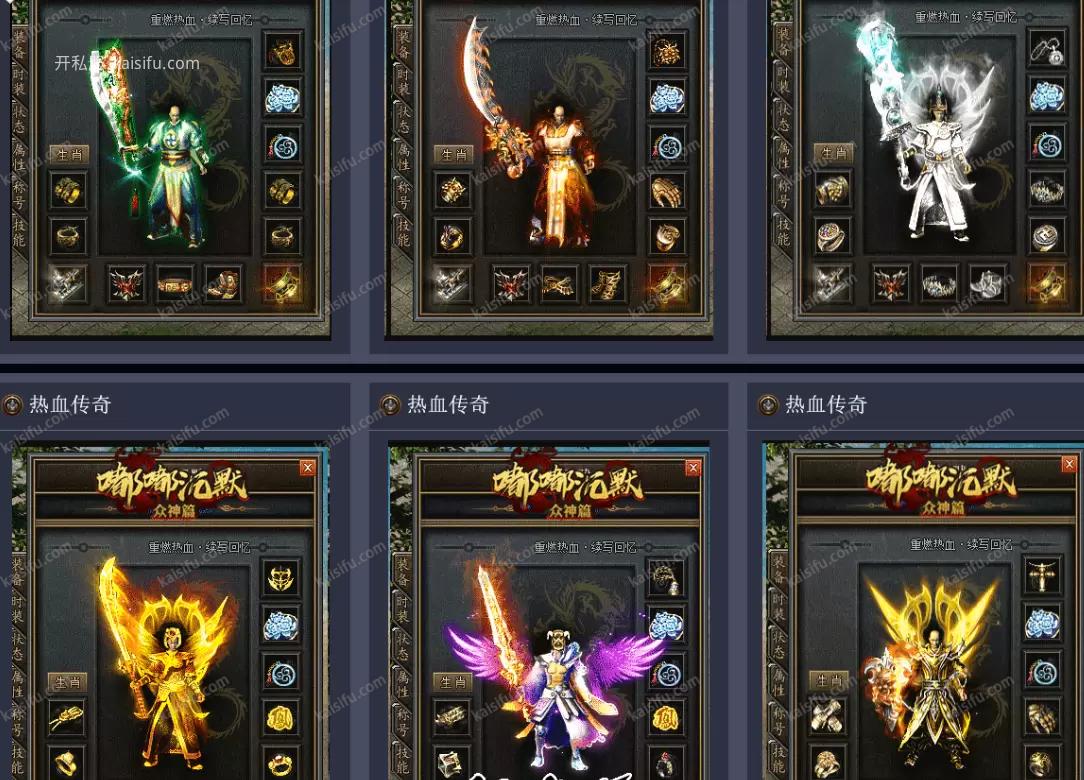The image size is (1084, 780).
Task: Open the 属性 tab in orange-robed character's panel
Action: click(403, 155)
